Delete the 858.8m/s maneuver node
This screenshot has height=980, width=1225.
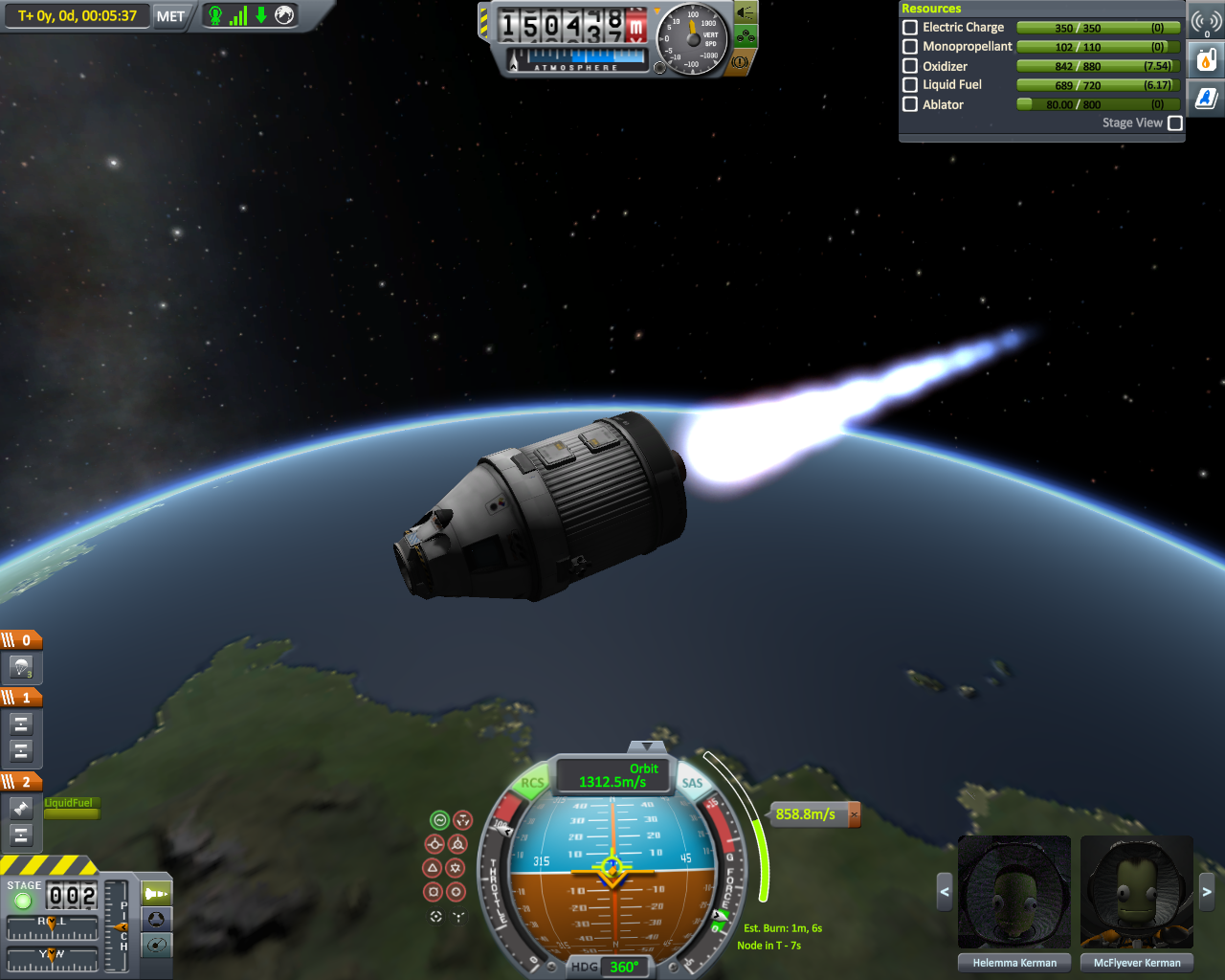click(x=854, y=814)
